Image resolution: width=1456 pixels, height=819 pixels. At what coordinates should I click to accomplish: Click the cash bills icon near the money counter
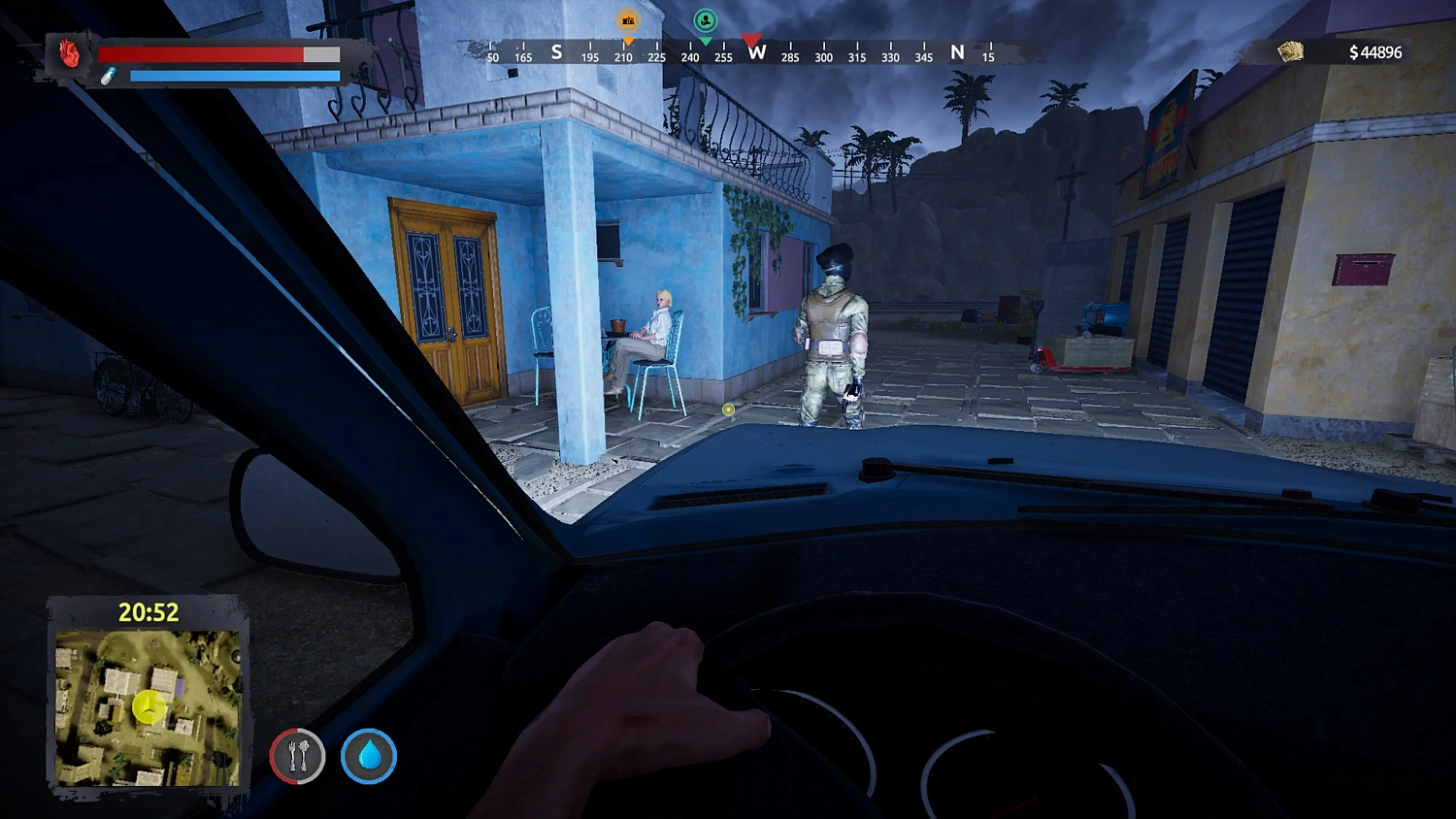coord(1289,50)
